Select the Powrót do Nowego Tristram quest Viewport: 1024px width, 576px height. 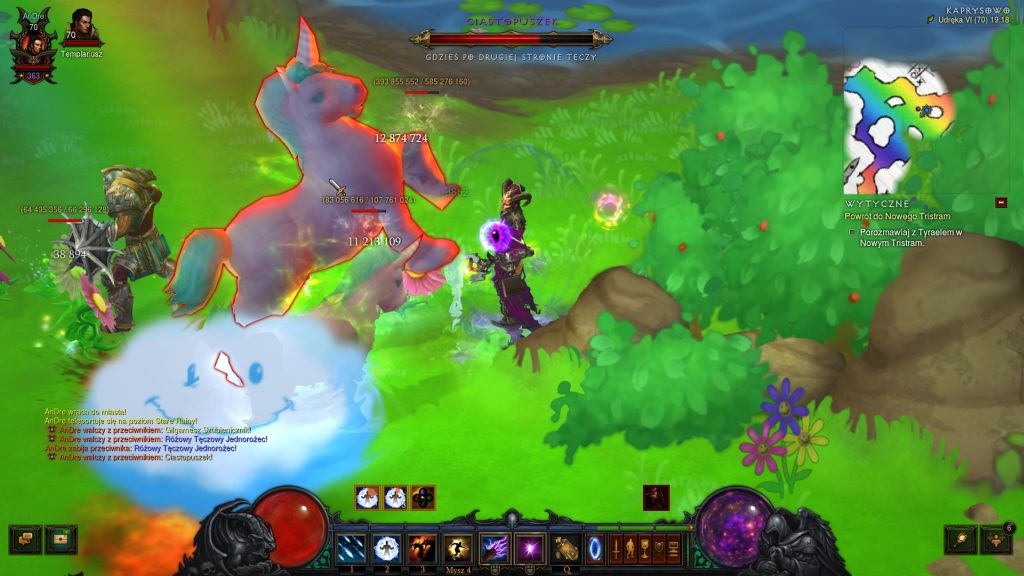click(x=899, y=217)
